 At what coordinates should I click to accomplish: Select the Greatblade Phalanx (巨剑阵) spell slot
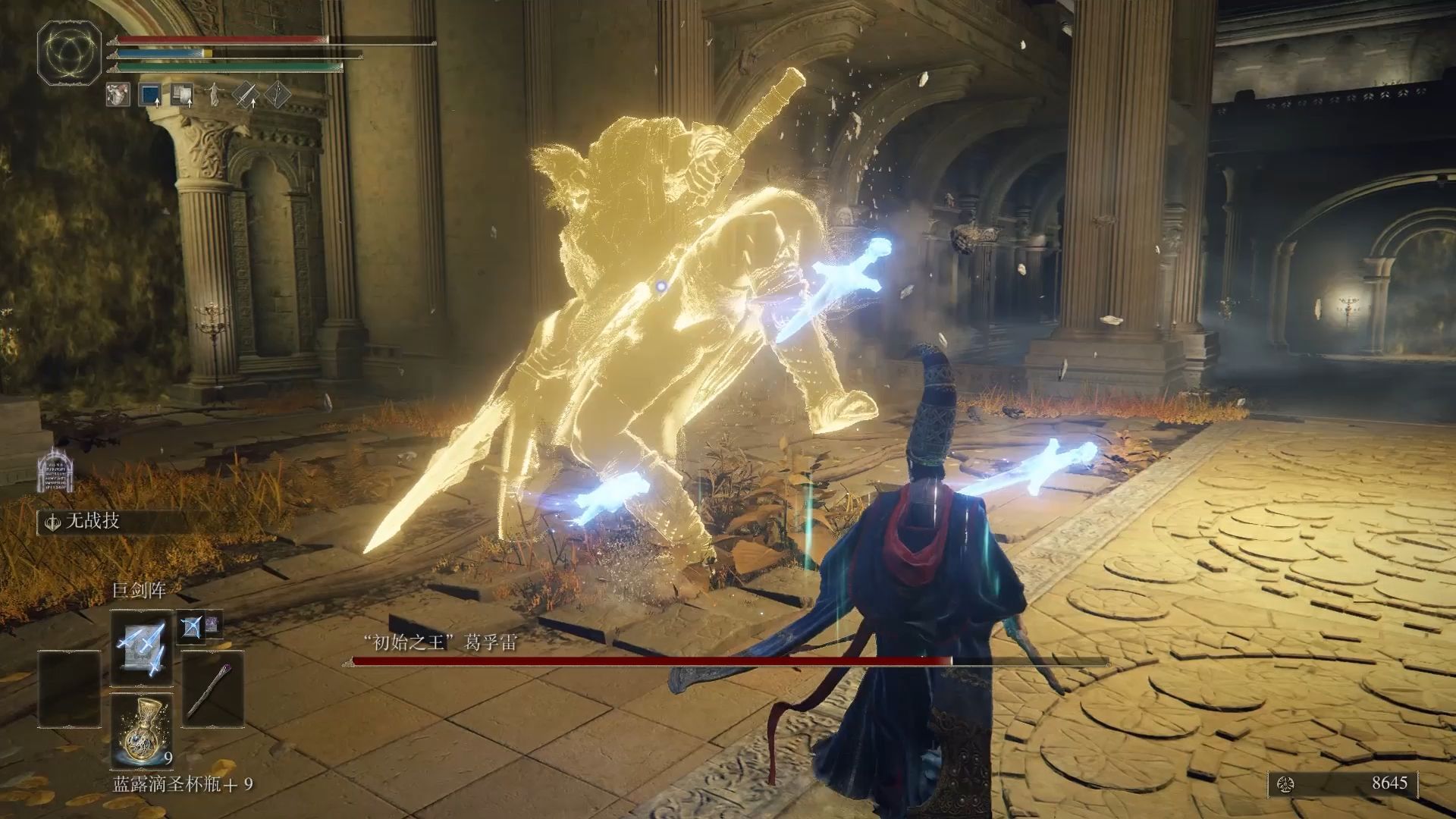pos(141,646)
